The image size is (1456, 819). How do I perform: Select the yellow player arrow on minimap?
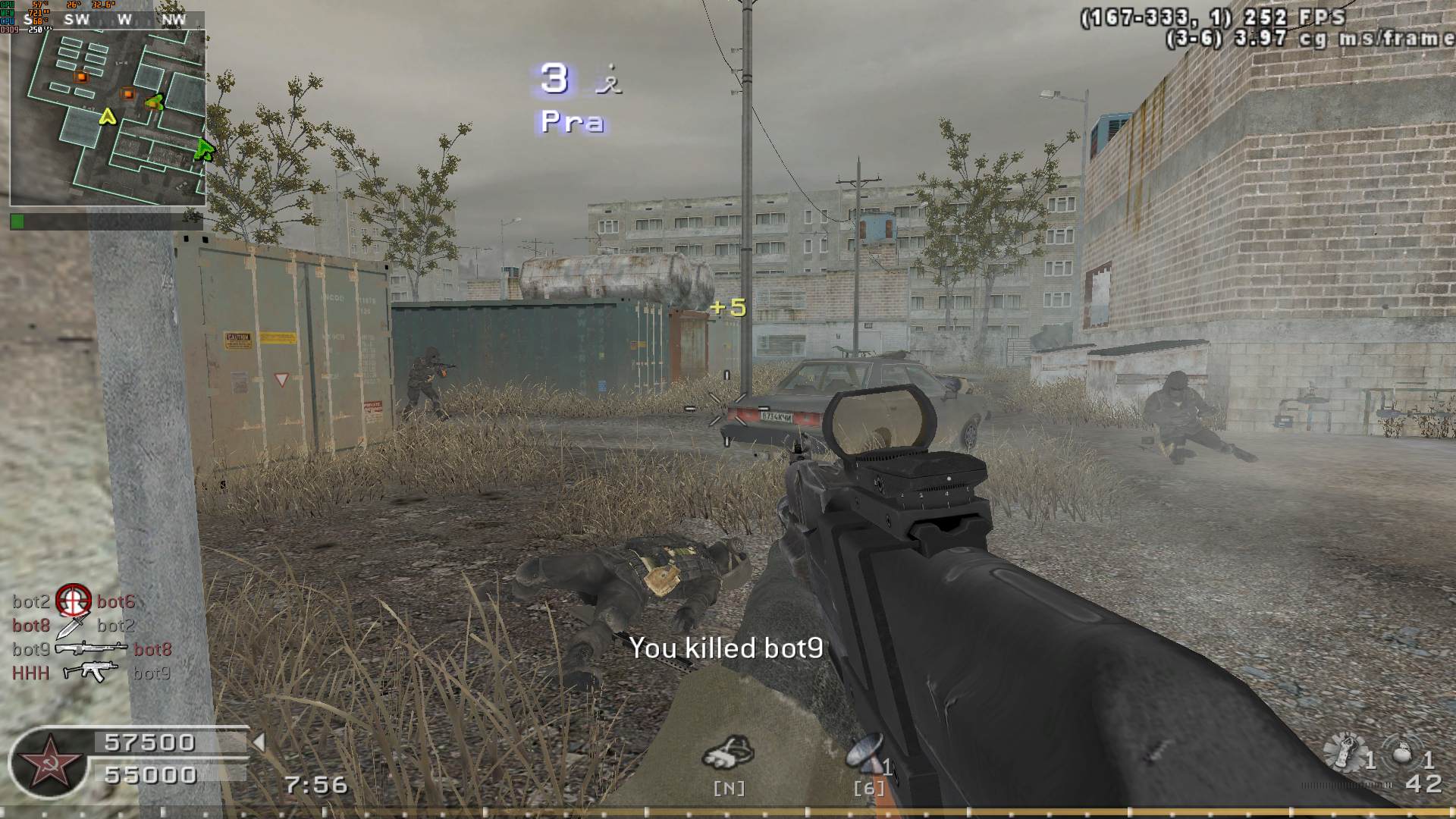tap(108, 117)
